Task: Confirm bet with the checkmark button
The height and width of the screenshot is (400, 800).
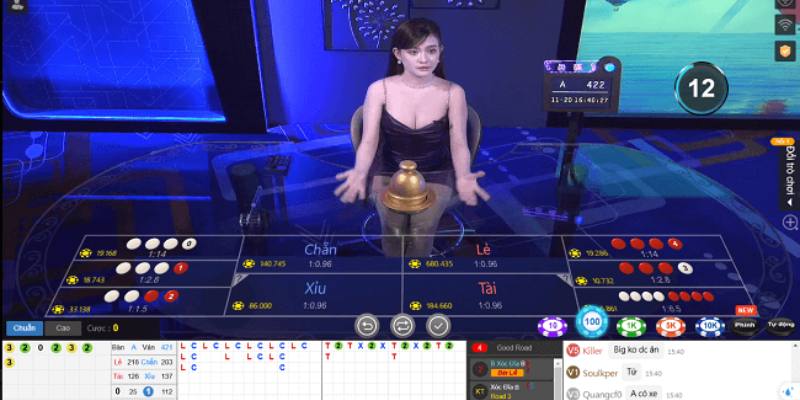Action: (437, 325)
